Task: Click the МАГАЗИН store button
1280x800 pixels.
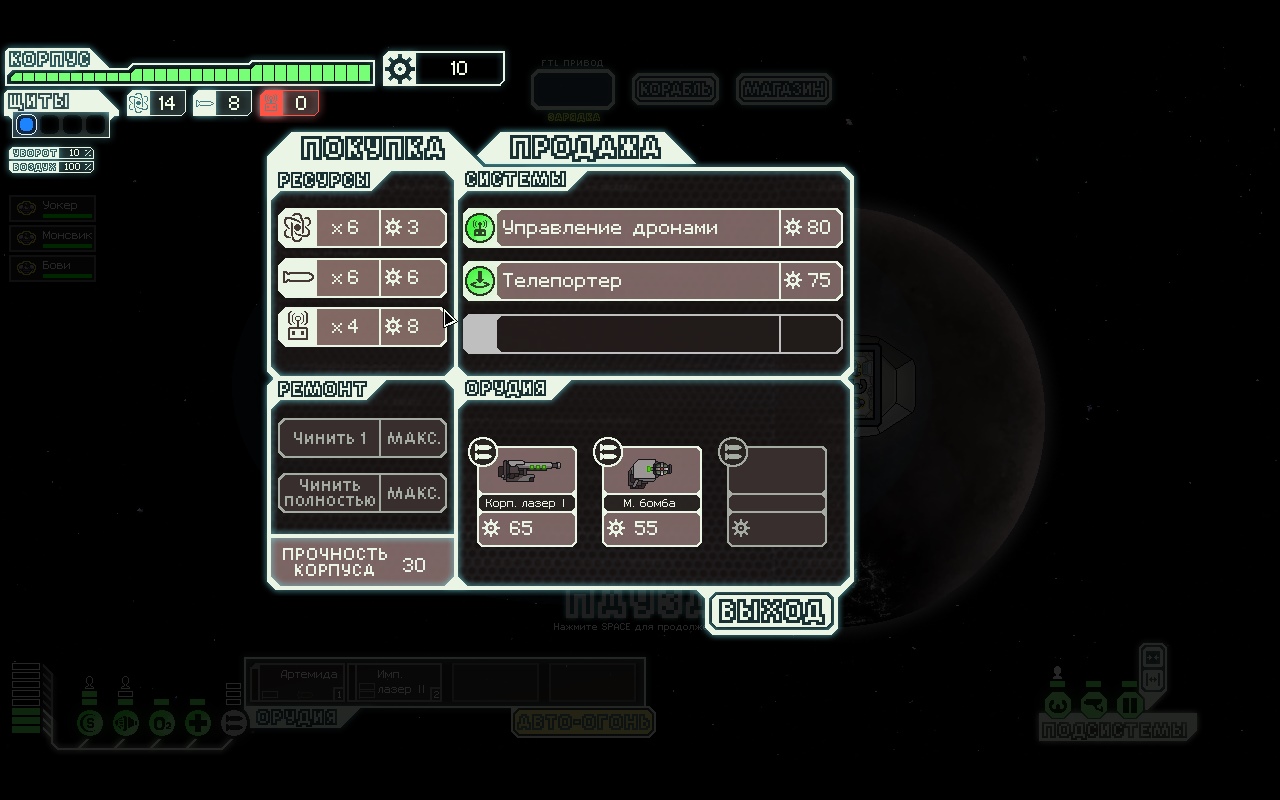Action: tap(784, 89)
